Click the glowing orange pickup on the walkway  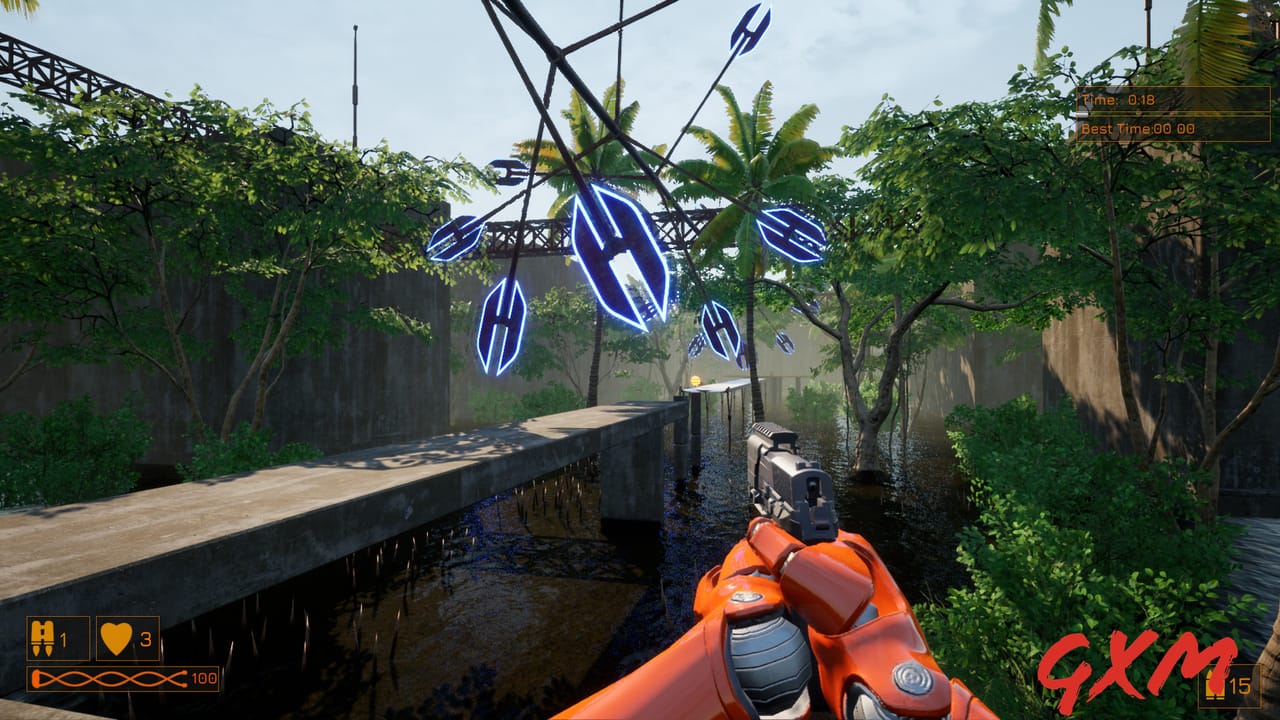(695, 381)
